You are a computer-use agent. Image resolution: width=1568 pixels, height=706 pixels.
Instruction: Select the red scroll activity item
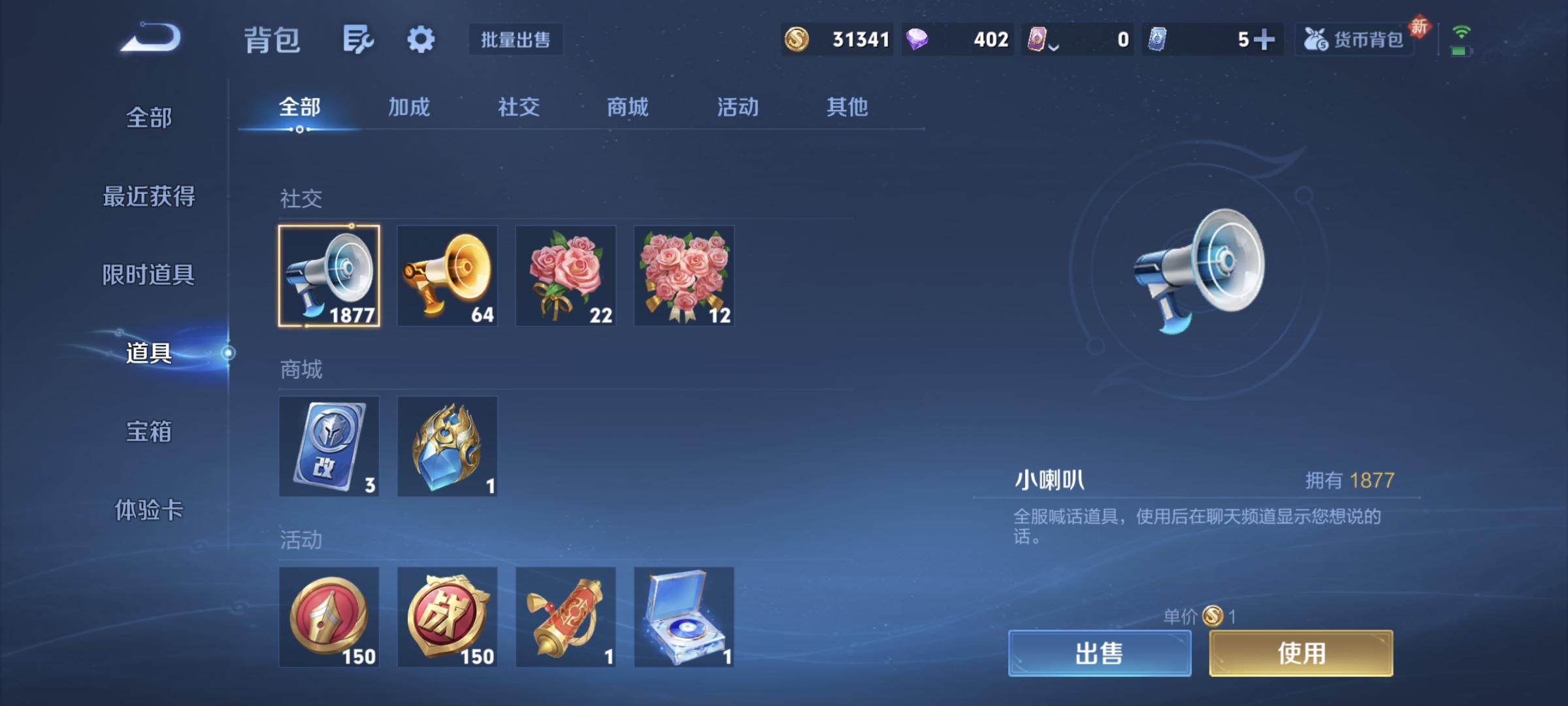click(565, 616)
